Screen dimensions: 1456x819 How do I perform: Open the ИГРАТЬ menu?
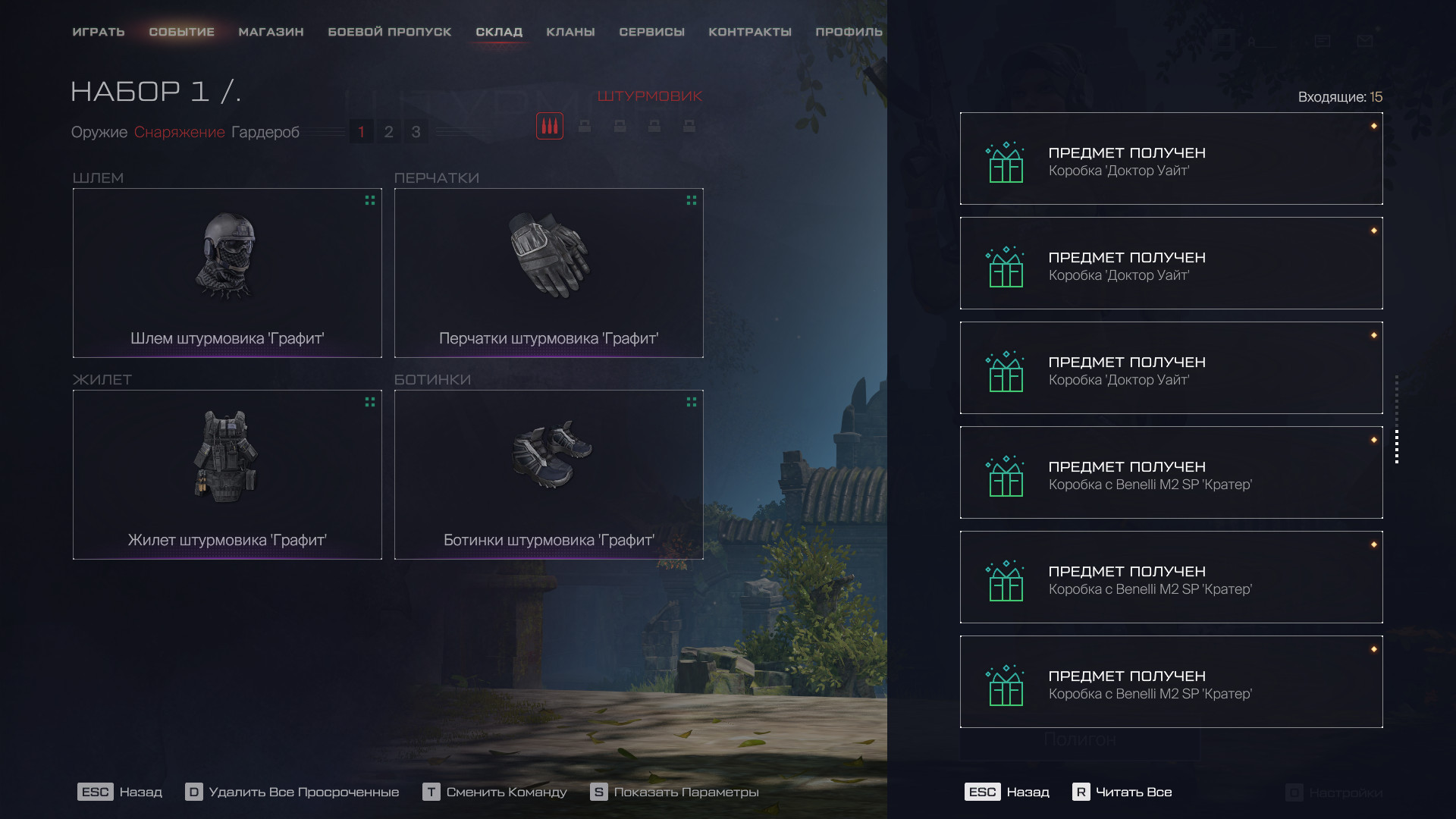tap(99, 32)
